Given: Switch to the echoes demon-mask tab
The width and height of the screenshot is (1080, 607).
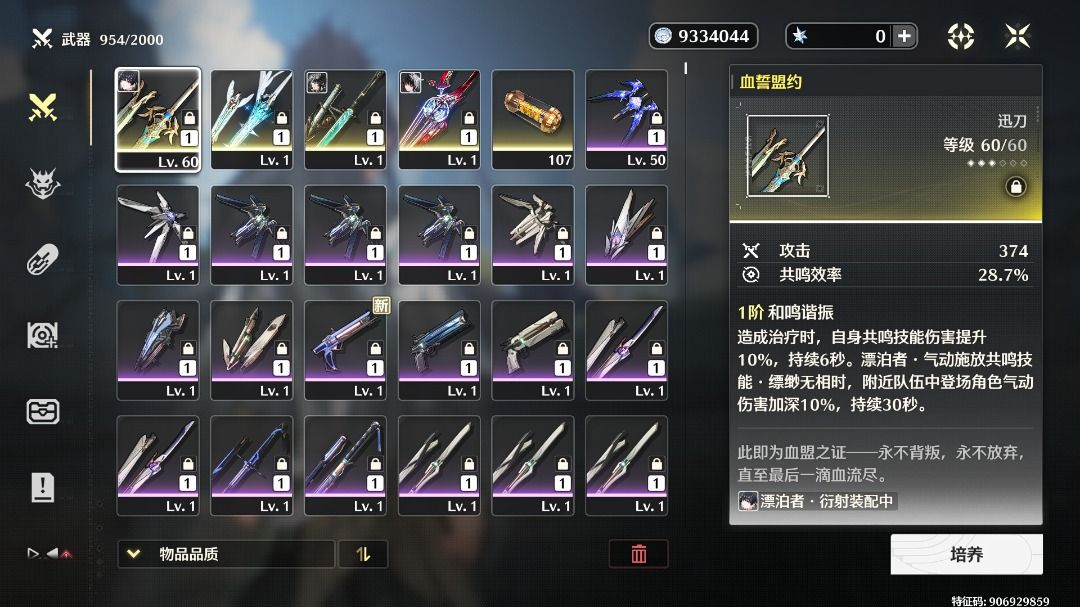Looking at the screenshot, I should point(43,183).
